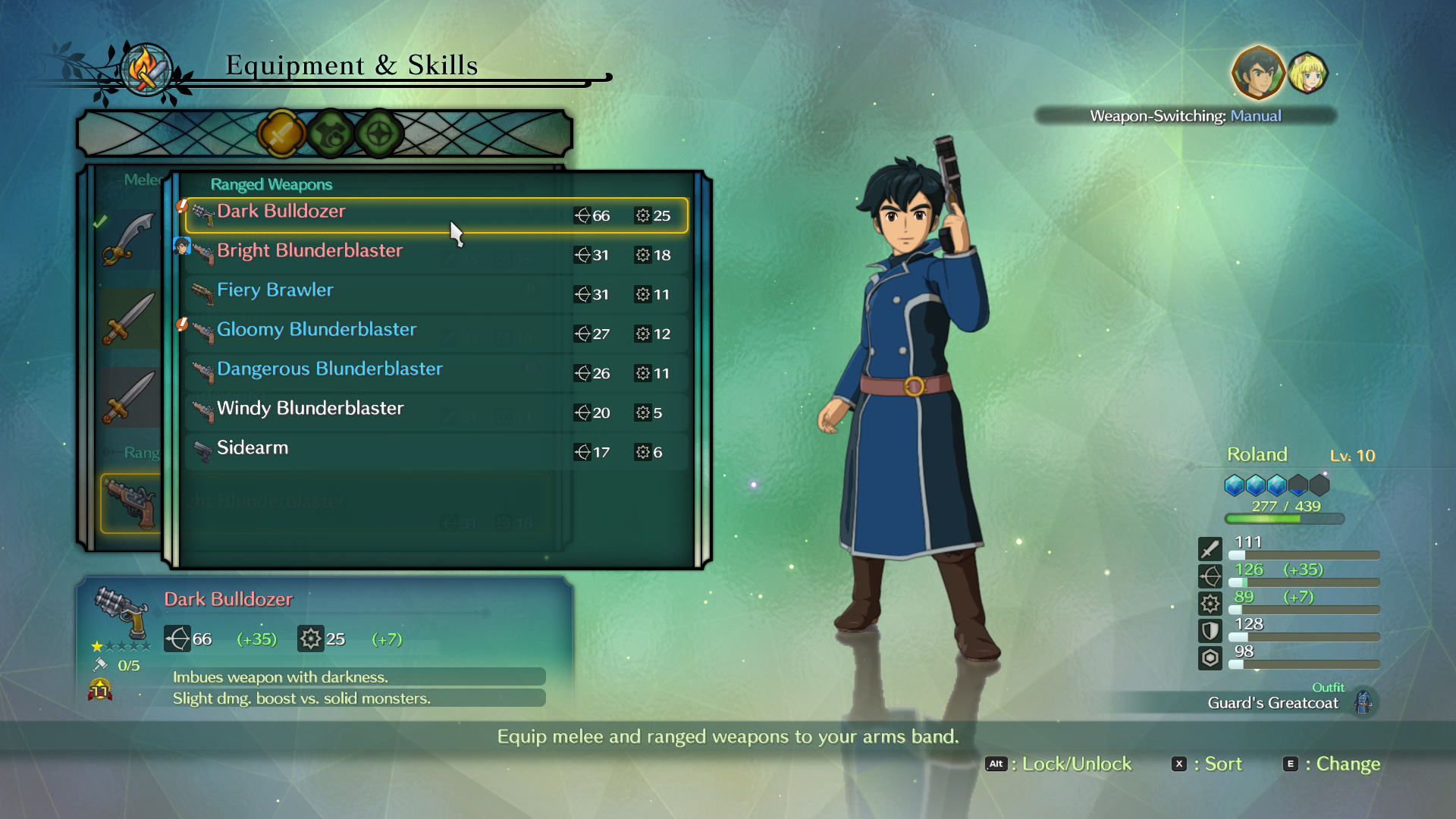The image size is (1456, 819).
Task: Select the Dark Bulldozer ranged weapon
Action: click(x=436, y=215)
